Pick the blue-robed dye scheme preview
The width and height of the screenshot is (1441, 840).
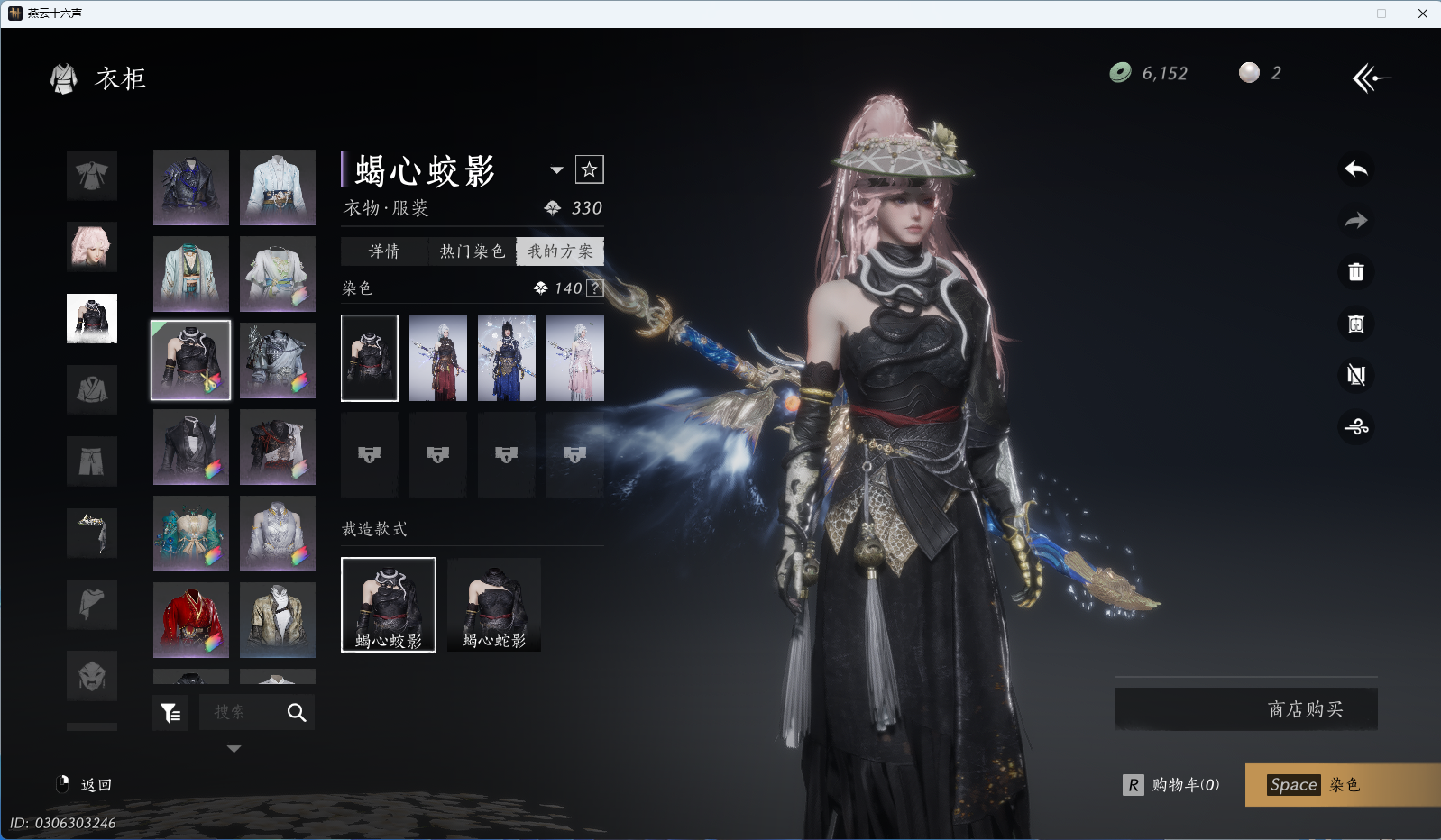click(507, 358)
